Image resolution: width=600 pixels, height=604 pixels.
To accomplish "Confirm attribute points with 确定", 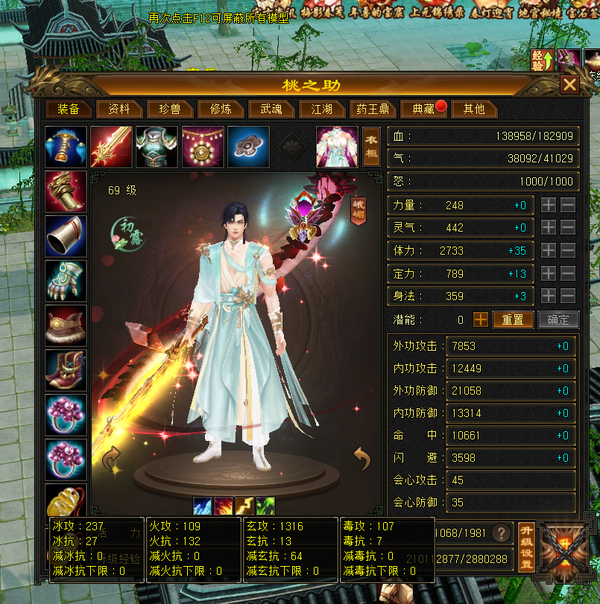I will click(558, 320).
